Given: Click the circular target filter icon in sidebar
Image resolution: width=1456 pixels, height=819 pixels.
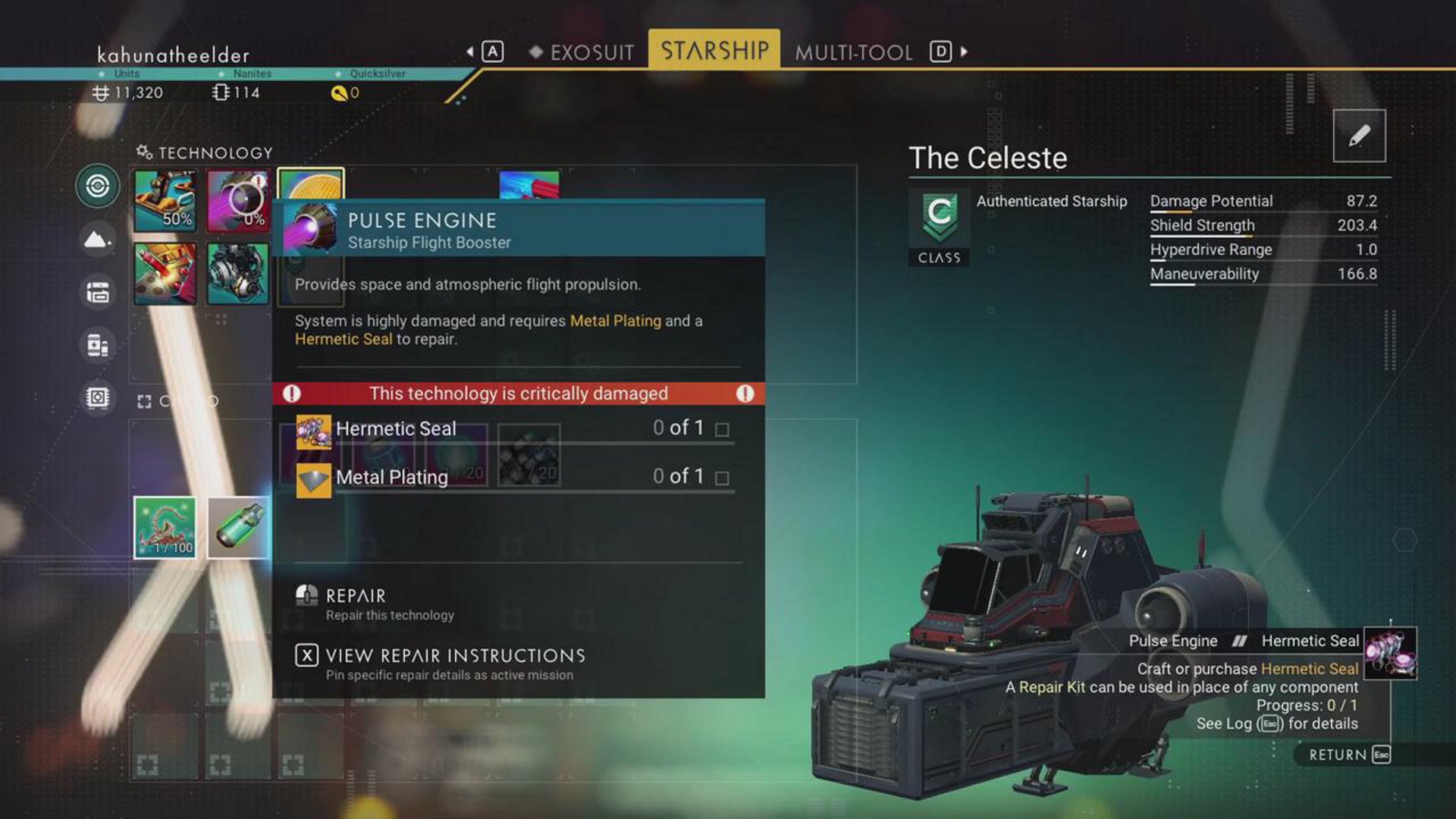Looking at the screenshot, I should 98,186.
